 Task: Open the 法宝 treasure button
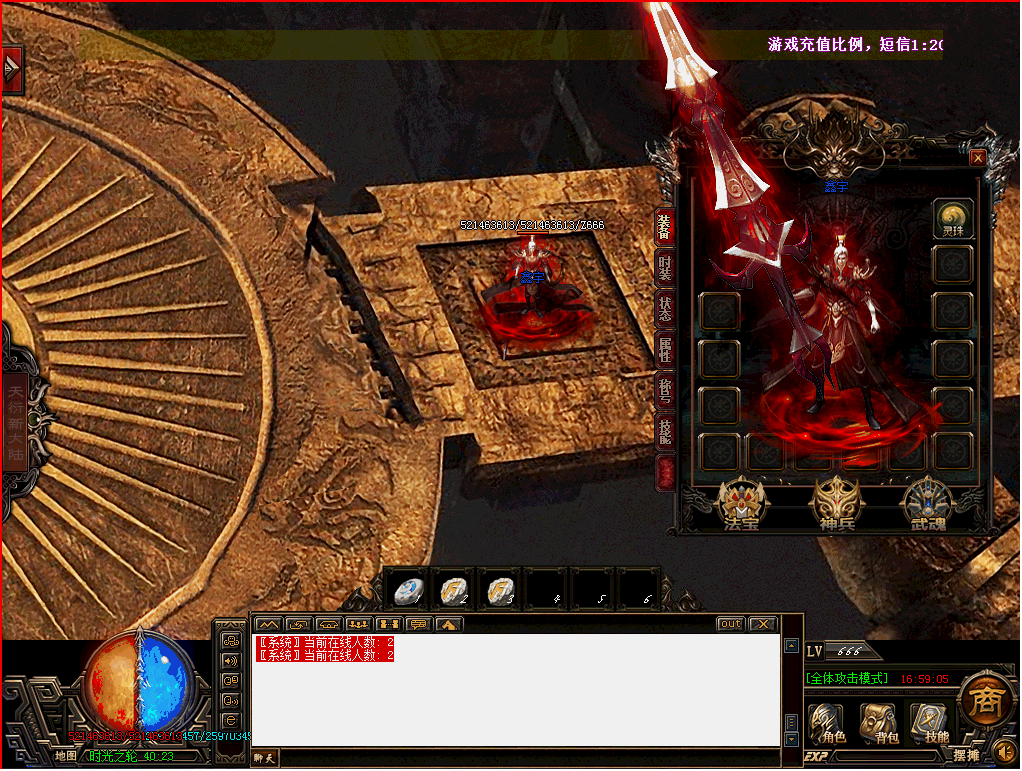pos(741,503)
